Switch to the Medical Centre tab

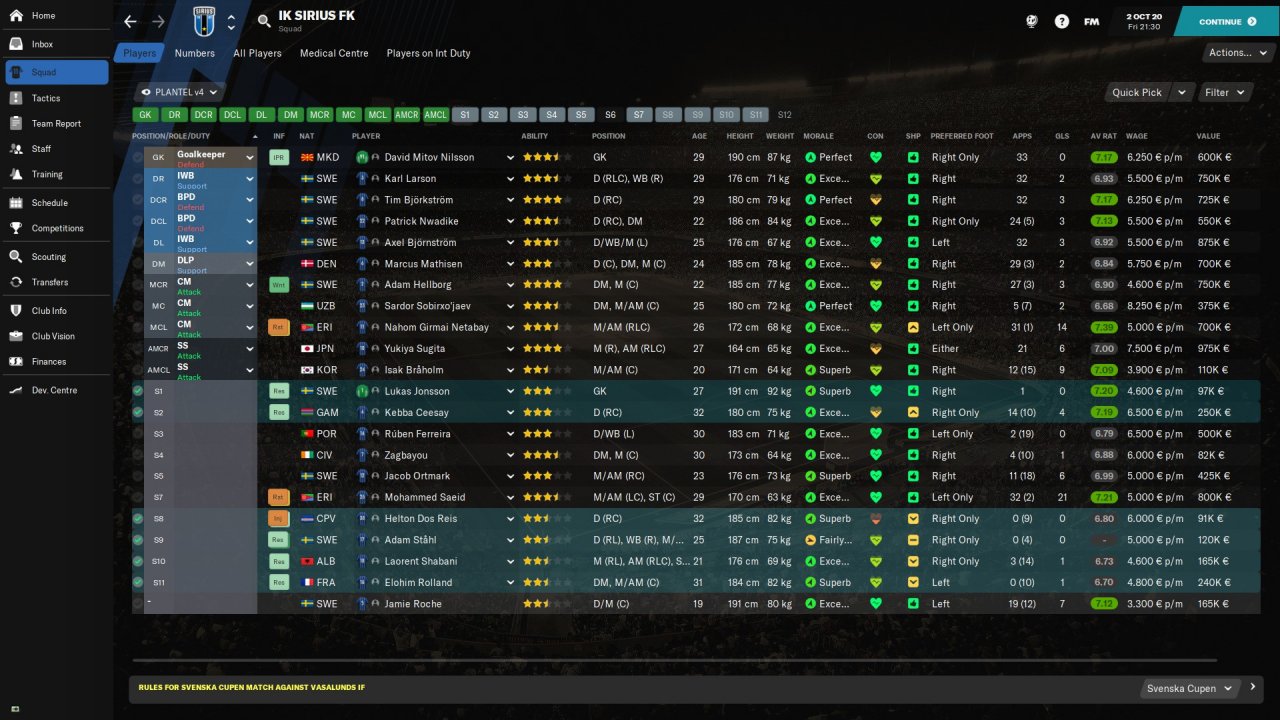pyautogui.click(x=334, y=53)
